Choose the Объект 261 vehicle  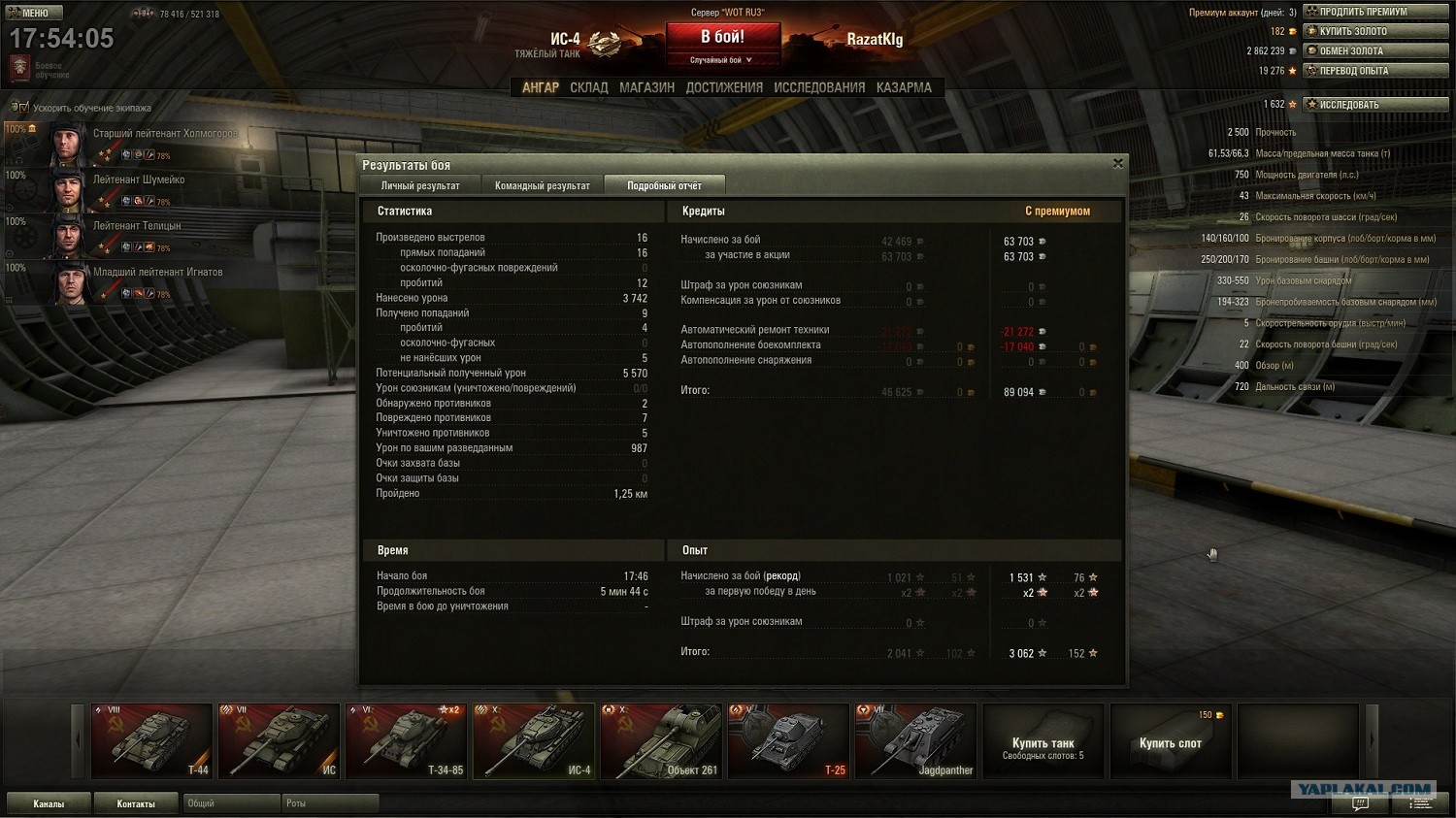point(661,740)
